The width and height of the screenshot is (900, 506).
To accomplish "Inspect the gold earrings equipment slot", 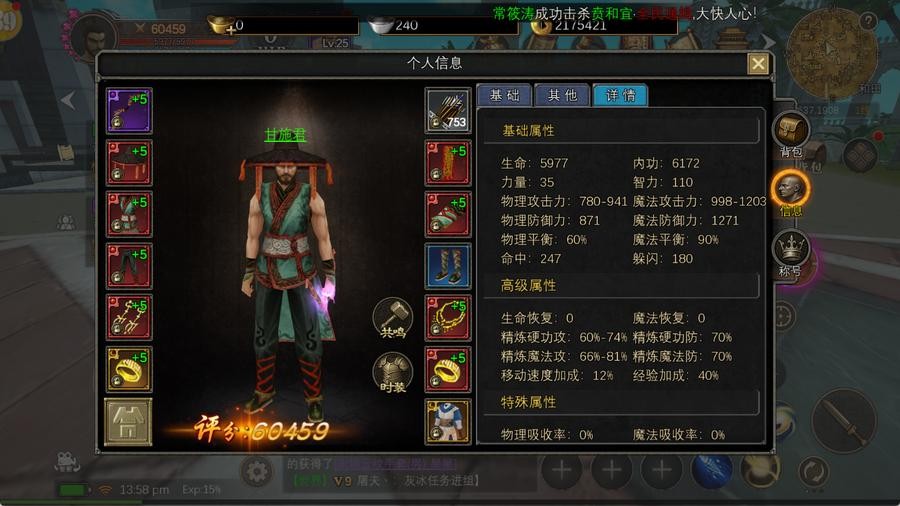I will pyautogui.click(x=129, y=318).
